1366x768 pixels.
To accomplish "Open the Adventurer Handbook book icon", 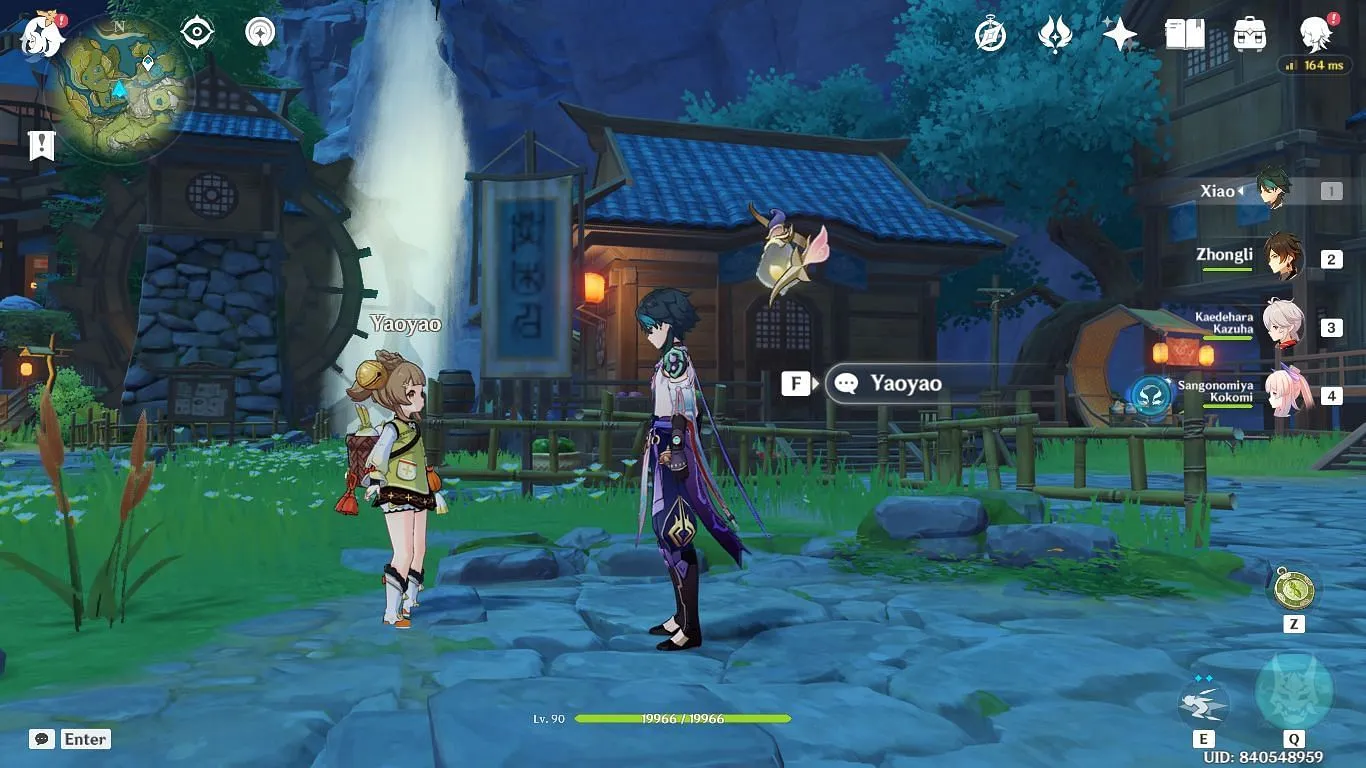I will [1184, 35].
